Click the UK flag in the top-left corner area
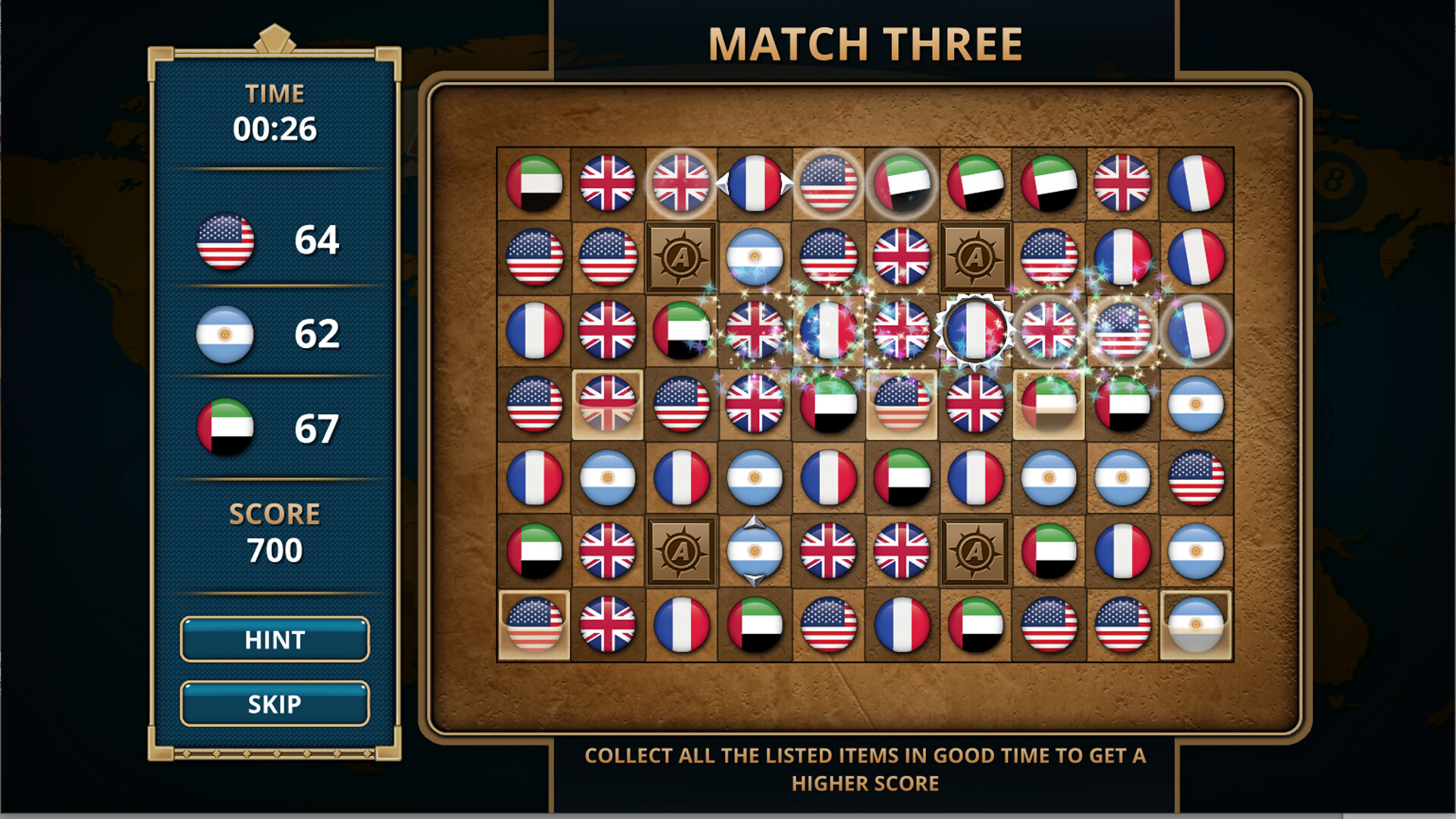 point(607,184)
